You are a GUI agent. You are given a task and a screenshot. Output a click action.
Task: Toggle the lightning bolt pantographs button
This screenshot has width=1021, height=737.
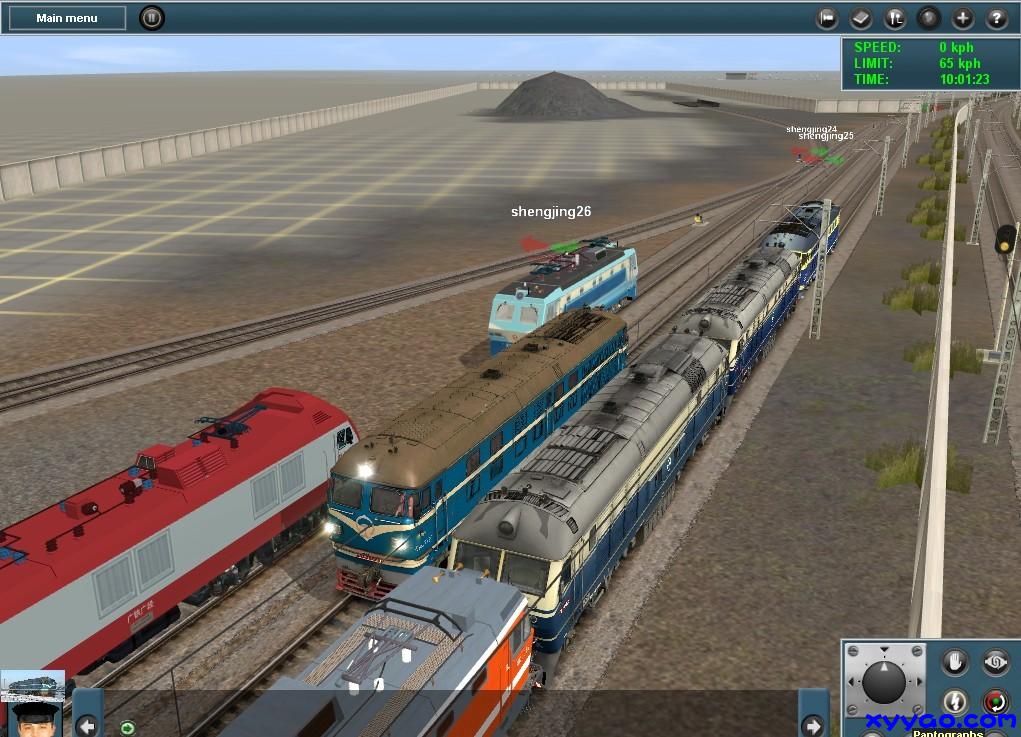[x=955, y=702]
